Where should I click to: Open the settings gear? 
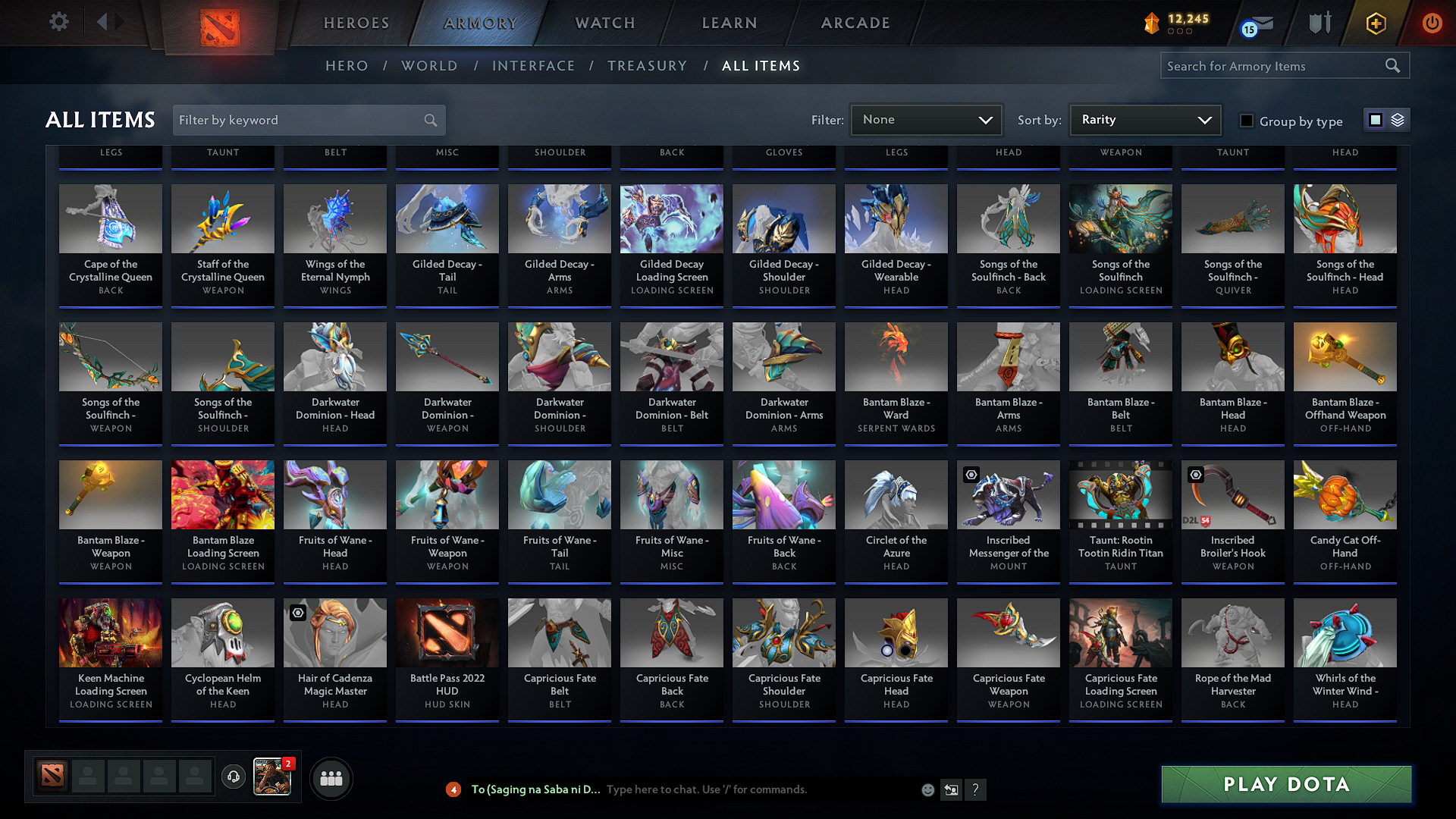[x=58, y=21]
